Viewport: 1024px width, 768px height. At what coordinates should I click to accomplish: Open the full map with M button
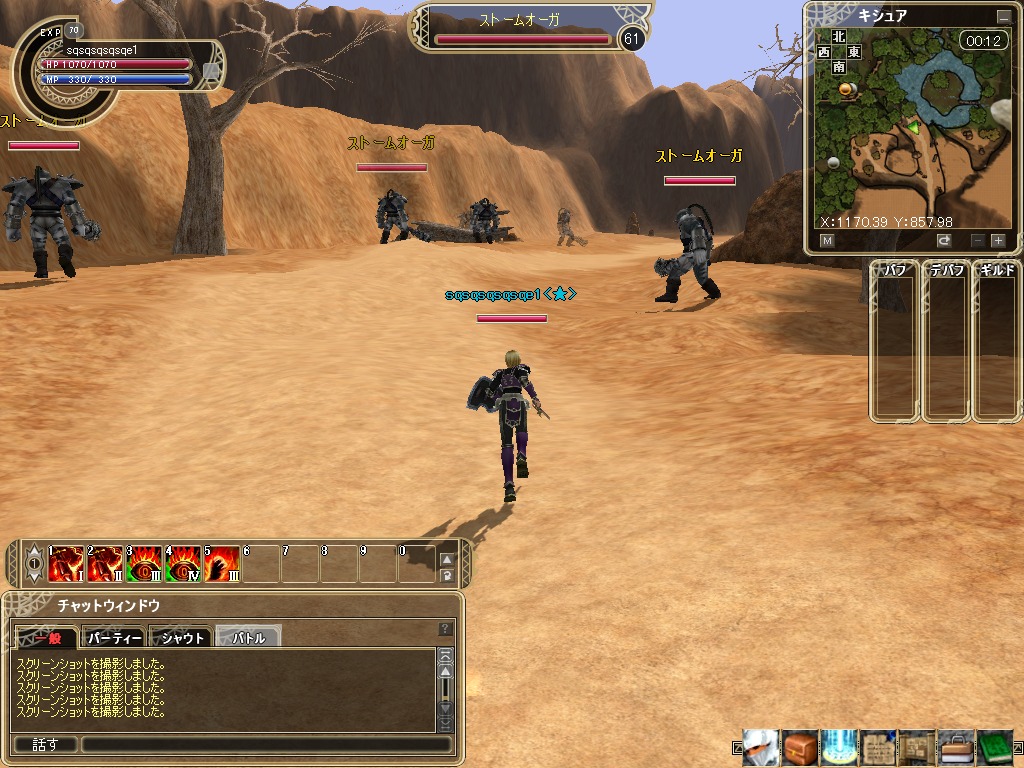click(x=827, y=240)
